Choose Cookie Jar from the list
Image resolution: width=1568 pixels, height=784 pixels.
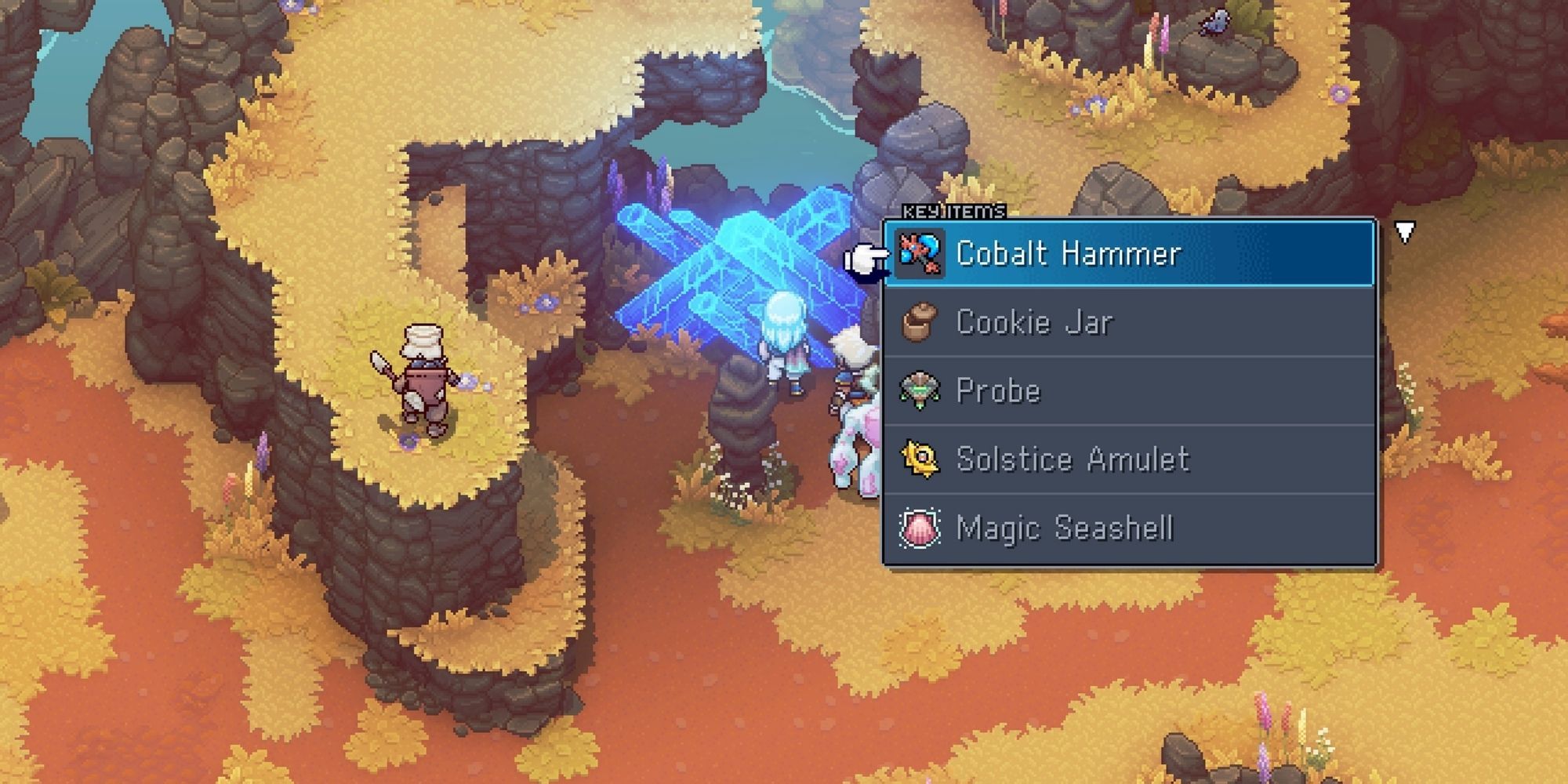(1035, 323)
